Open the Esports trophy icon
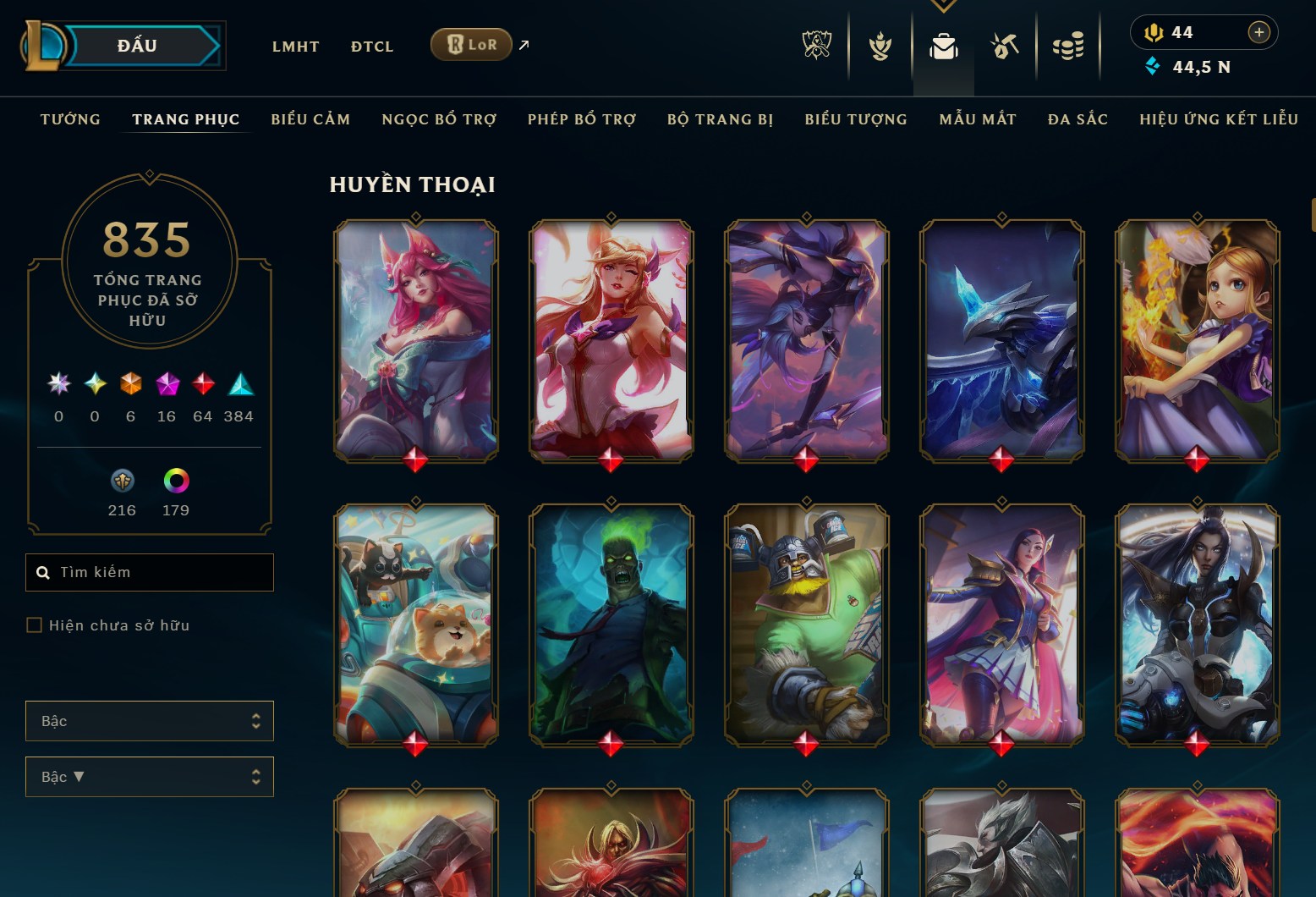The height and width of the screenshot is (897, 1316). [814, 47]
